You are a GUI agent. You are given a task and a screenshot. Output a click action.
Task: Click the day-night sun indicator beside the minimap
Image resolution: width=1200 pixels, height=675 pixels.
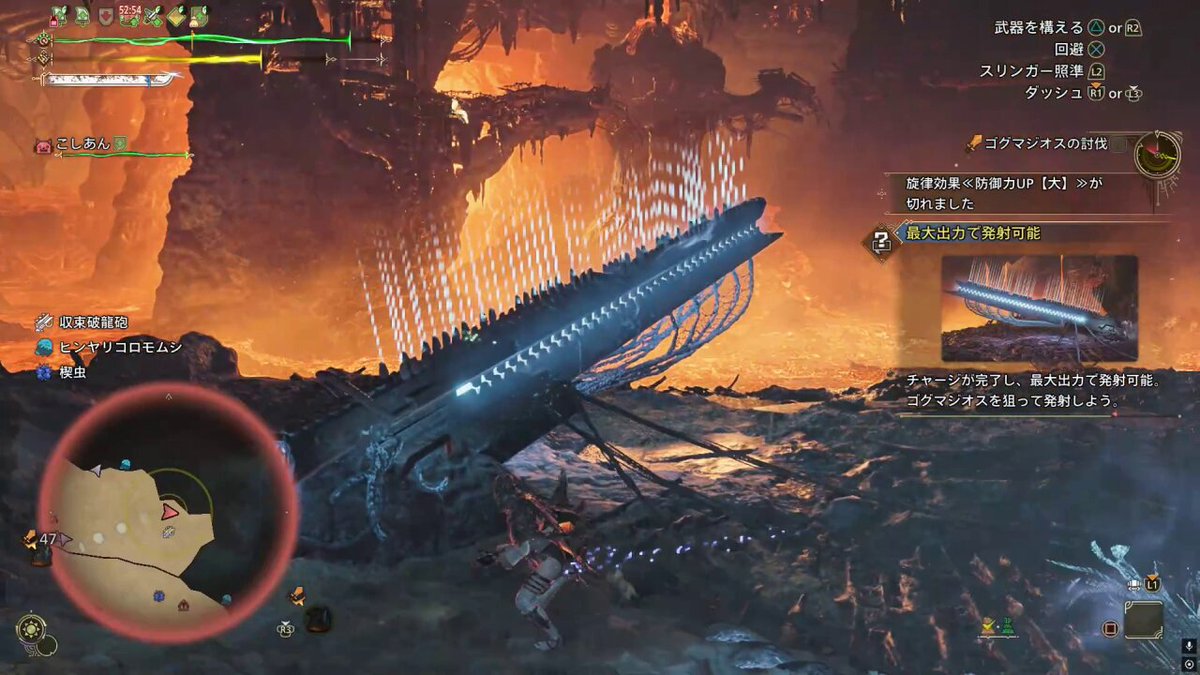tap(30, 629)
